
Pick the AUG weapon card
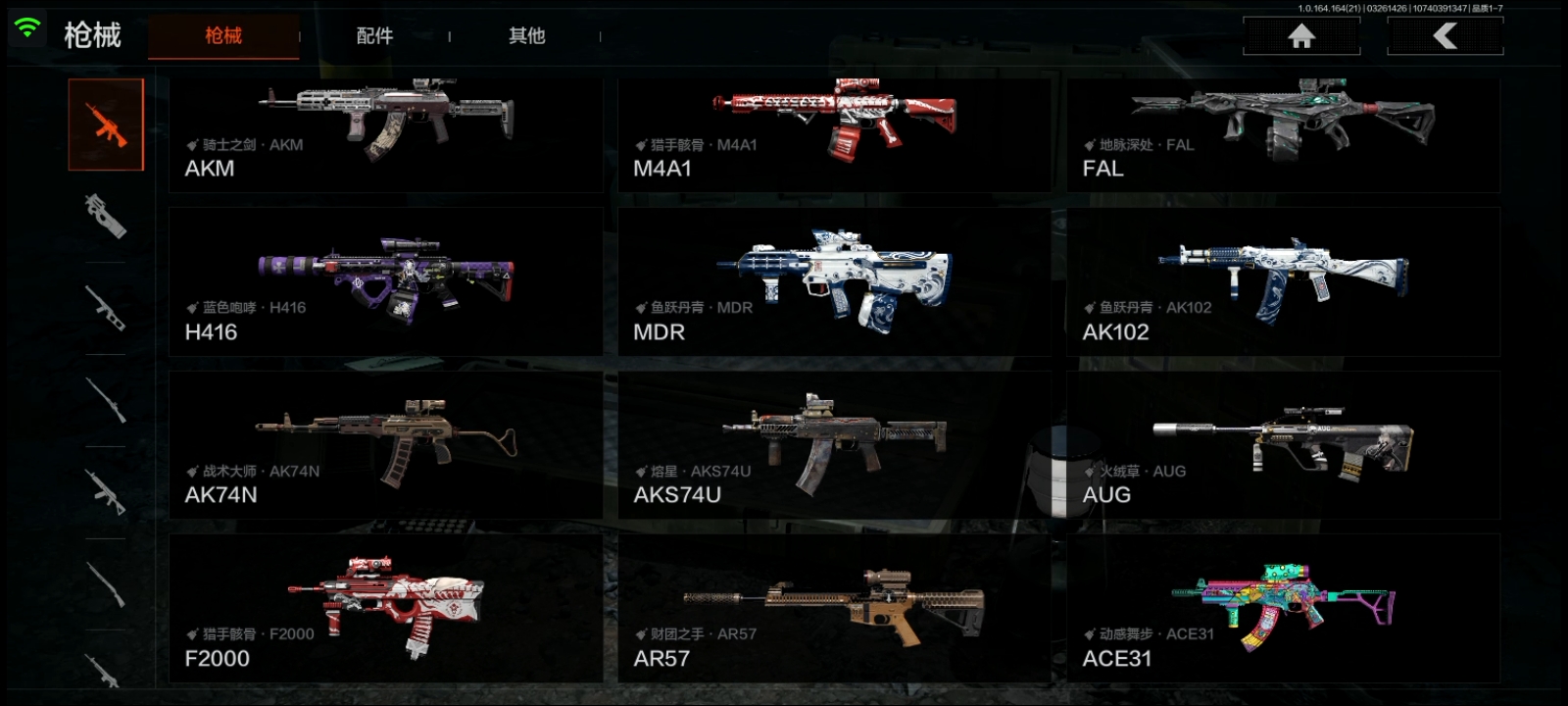1283,445
